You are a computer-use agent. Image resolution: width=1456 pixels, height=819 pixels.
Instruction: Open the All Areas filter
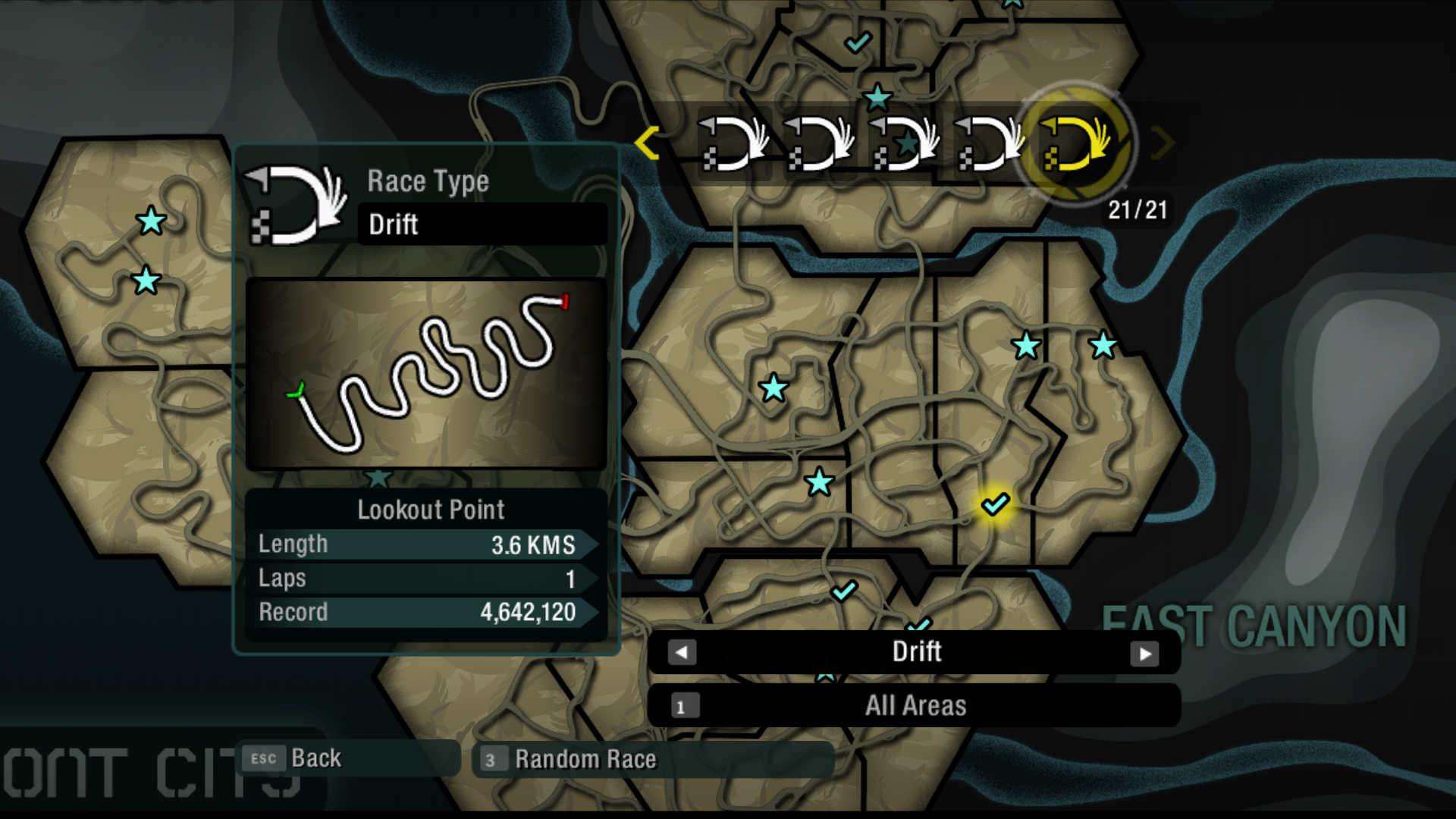[915, 706]
